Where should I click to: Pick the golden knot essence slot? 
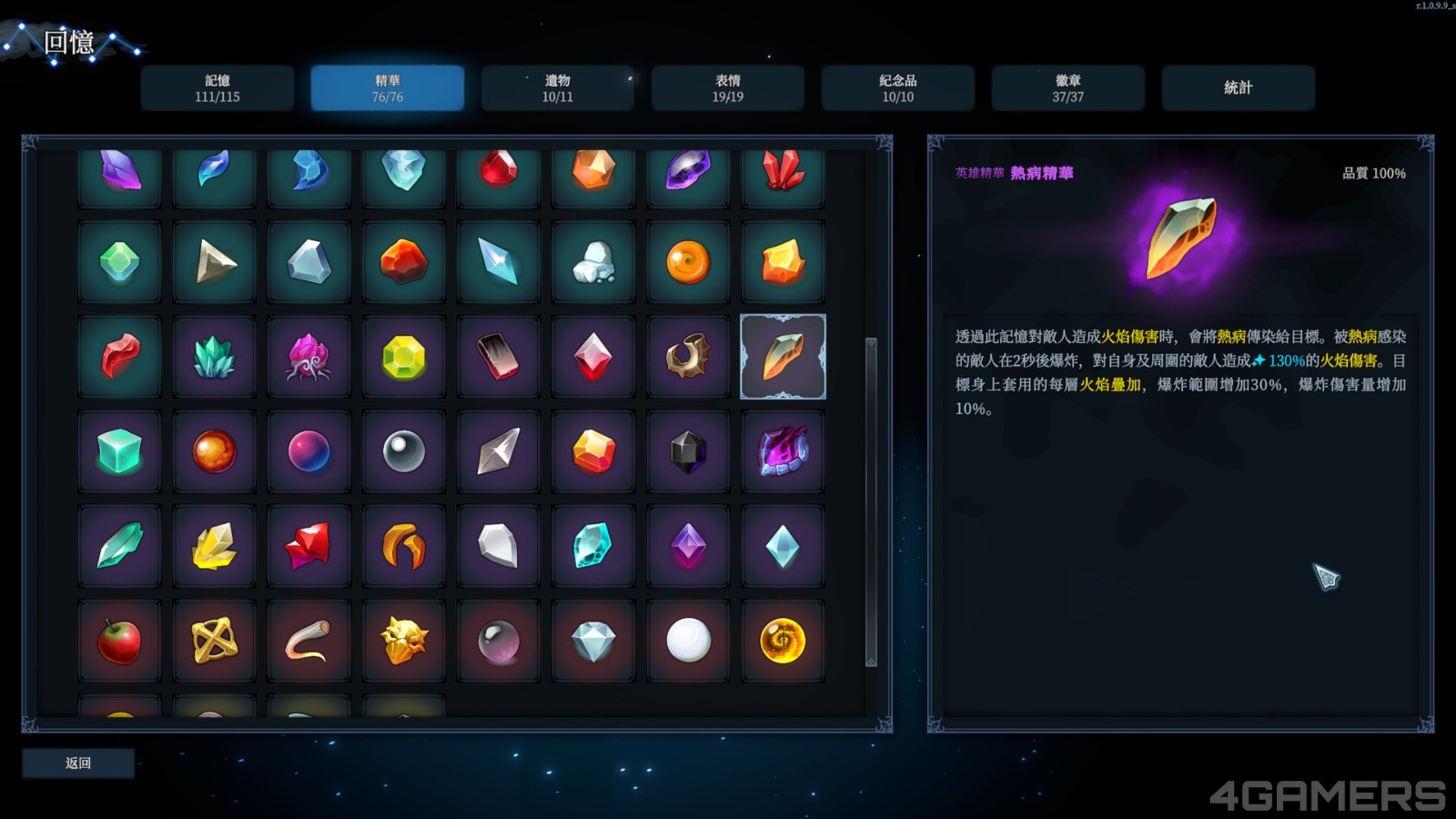(214, 641)
